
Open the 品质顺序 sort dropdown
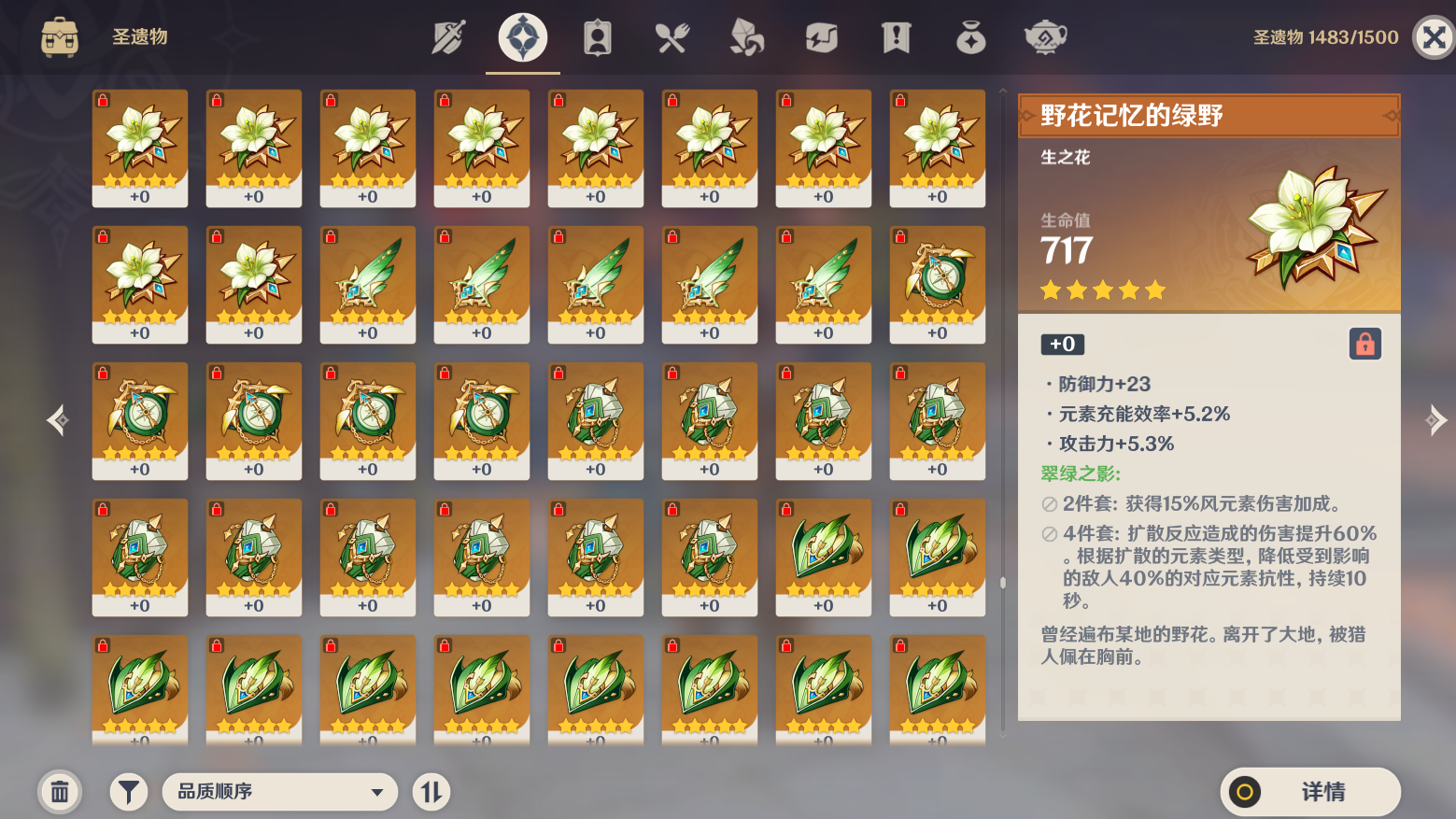[x=279, y=791]
